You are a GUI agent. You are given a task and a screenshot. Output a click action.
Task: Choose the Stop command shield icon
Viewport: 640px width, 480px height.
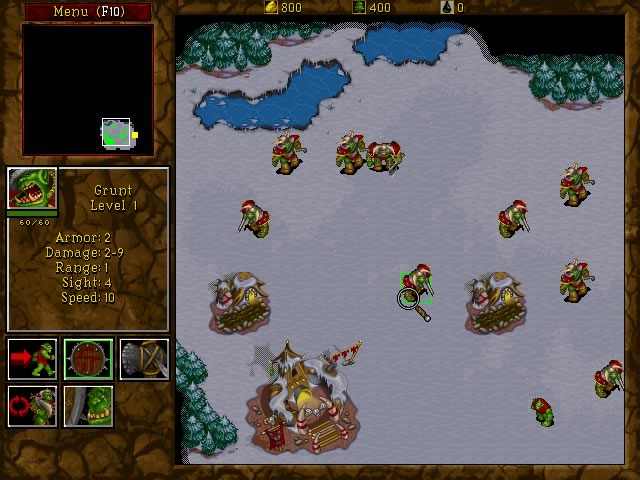pos(88,359)
